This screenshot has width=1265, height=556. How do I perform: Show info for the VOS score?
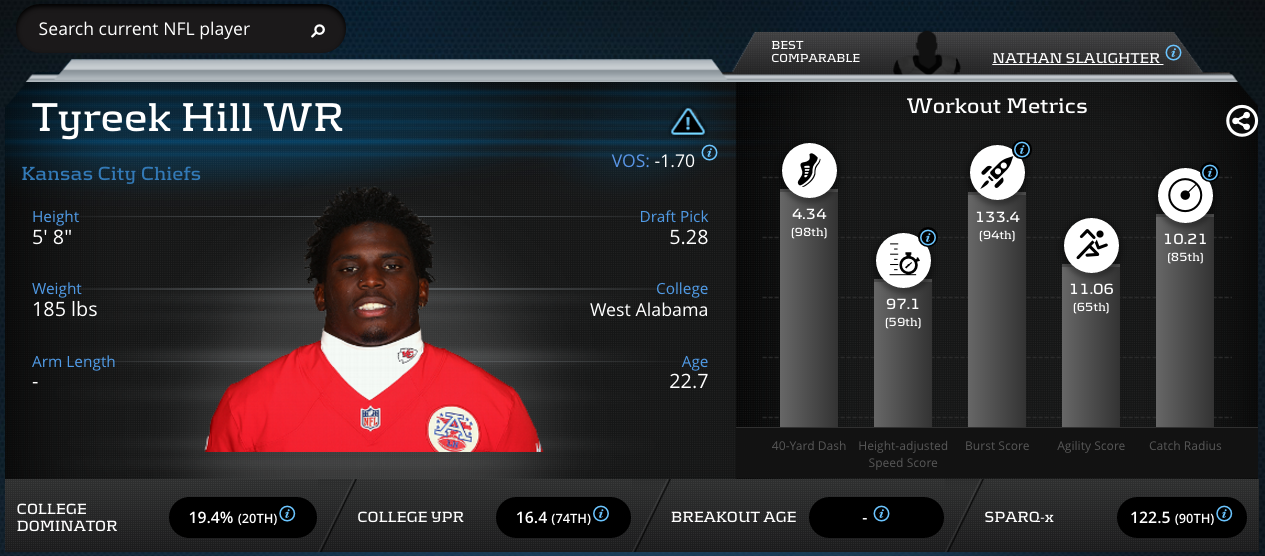tap(710, 153)
